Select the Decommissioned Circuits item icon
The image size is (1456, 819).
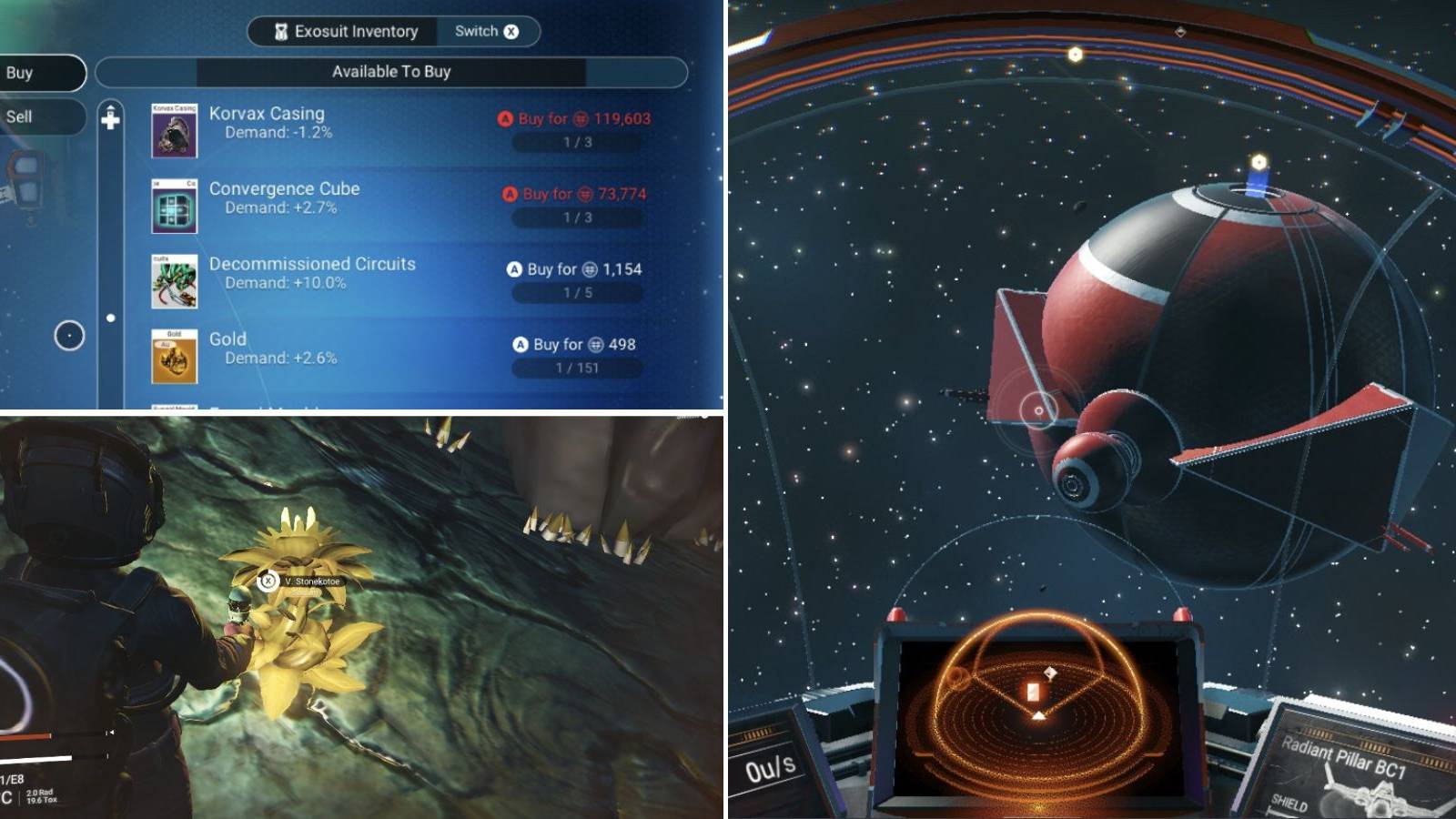[x=174, y=282]
